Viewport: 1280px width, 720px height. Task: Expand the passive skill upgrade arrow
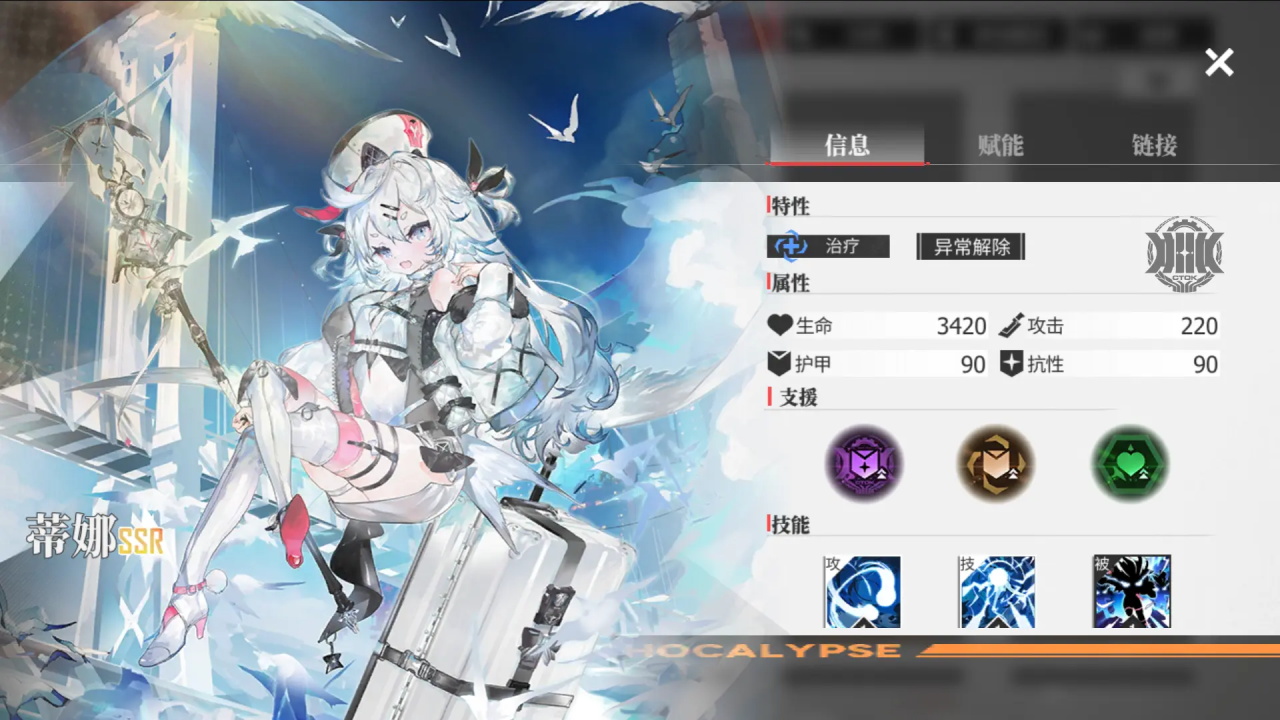[x=1131, y=623]
